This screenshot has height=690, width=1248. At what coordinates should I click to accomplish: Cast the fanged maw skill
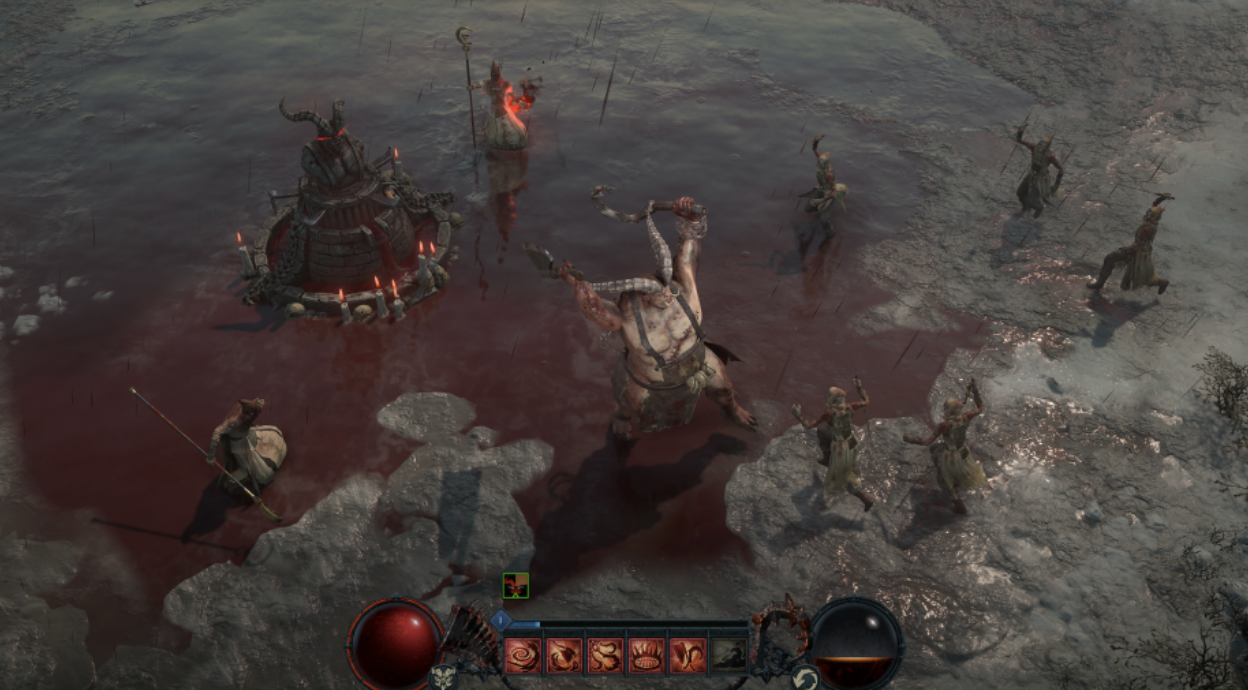(646, 655)
